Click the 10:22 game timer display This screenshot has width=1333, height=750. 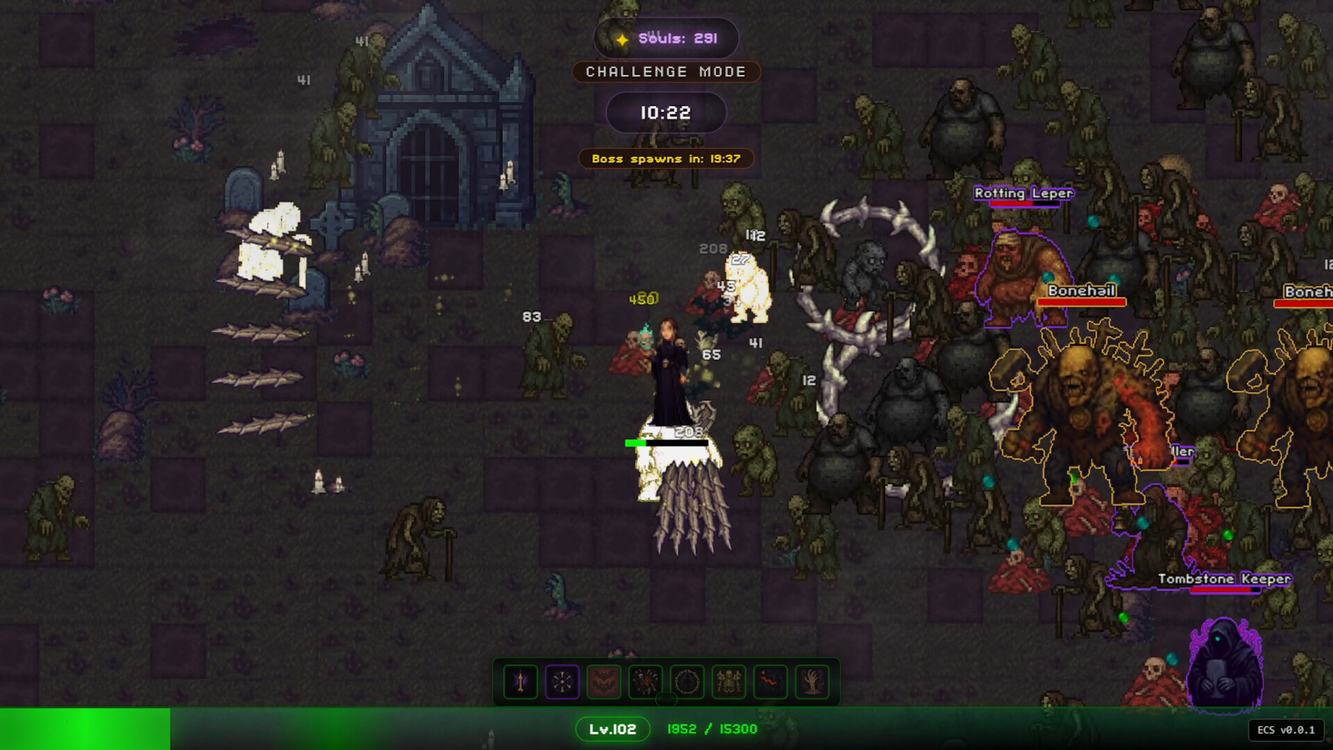pyautogui.click(x=666, y=112)
